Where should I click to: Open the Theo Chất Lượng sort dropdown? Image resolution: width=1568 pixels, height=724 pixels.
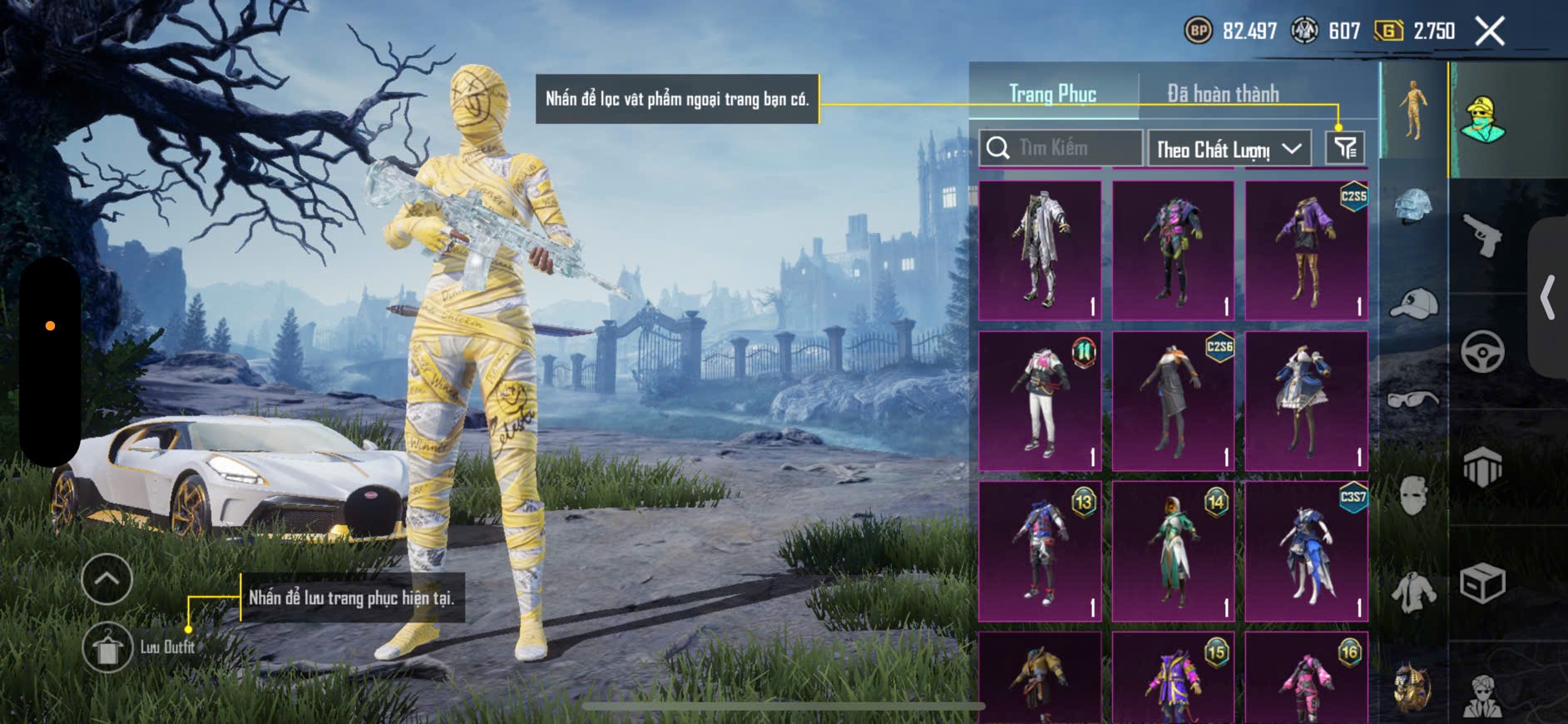click(1228, 149)
